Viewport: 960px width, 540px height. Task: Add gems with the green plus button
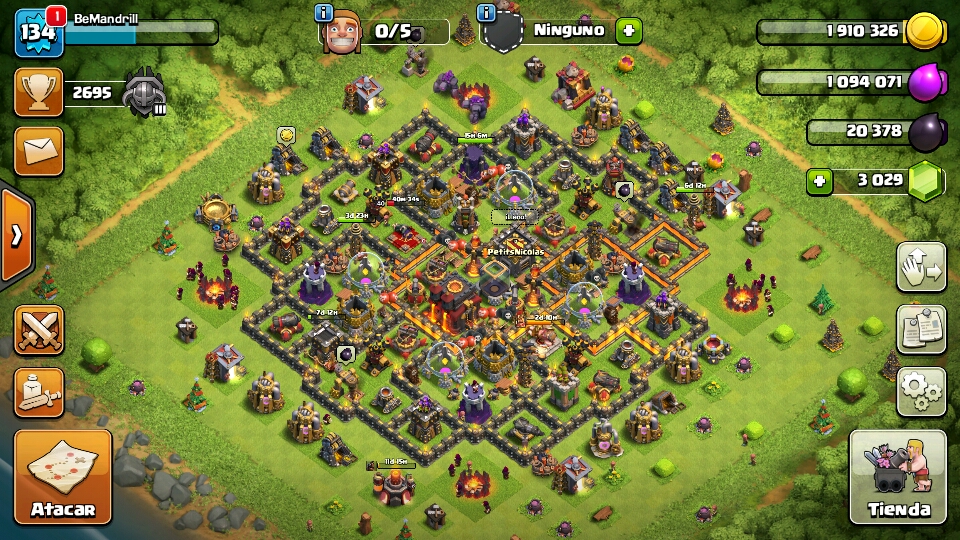point(820,181)
